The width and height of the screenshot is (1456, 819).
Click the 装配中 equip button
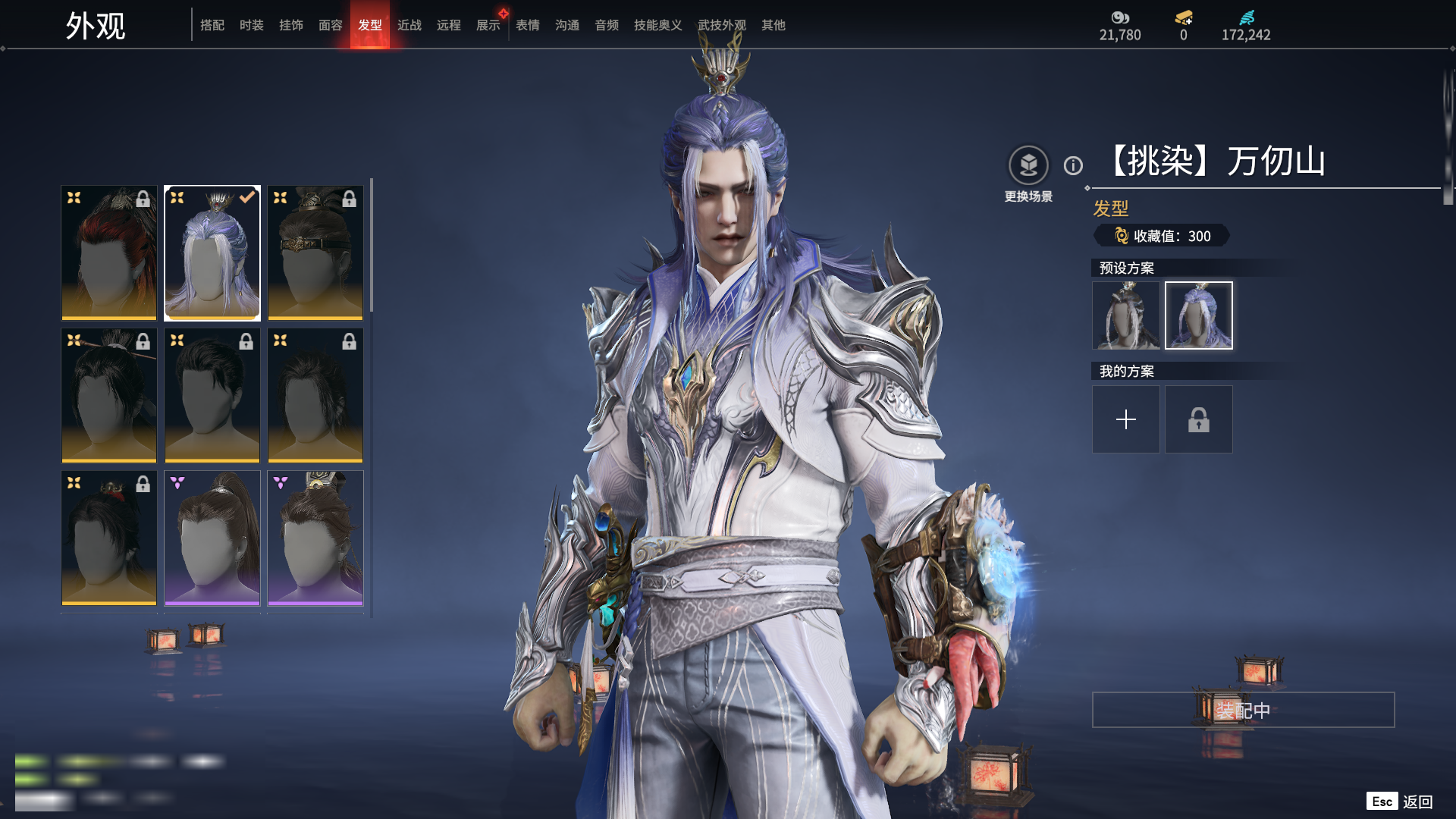coord(1243,710)
